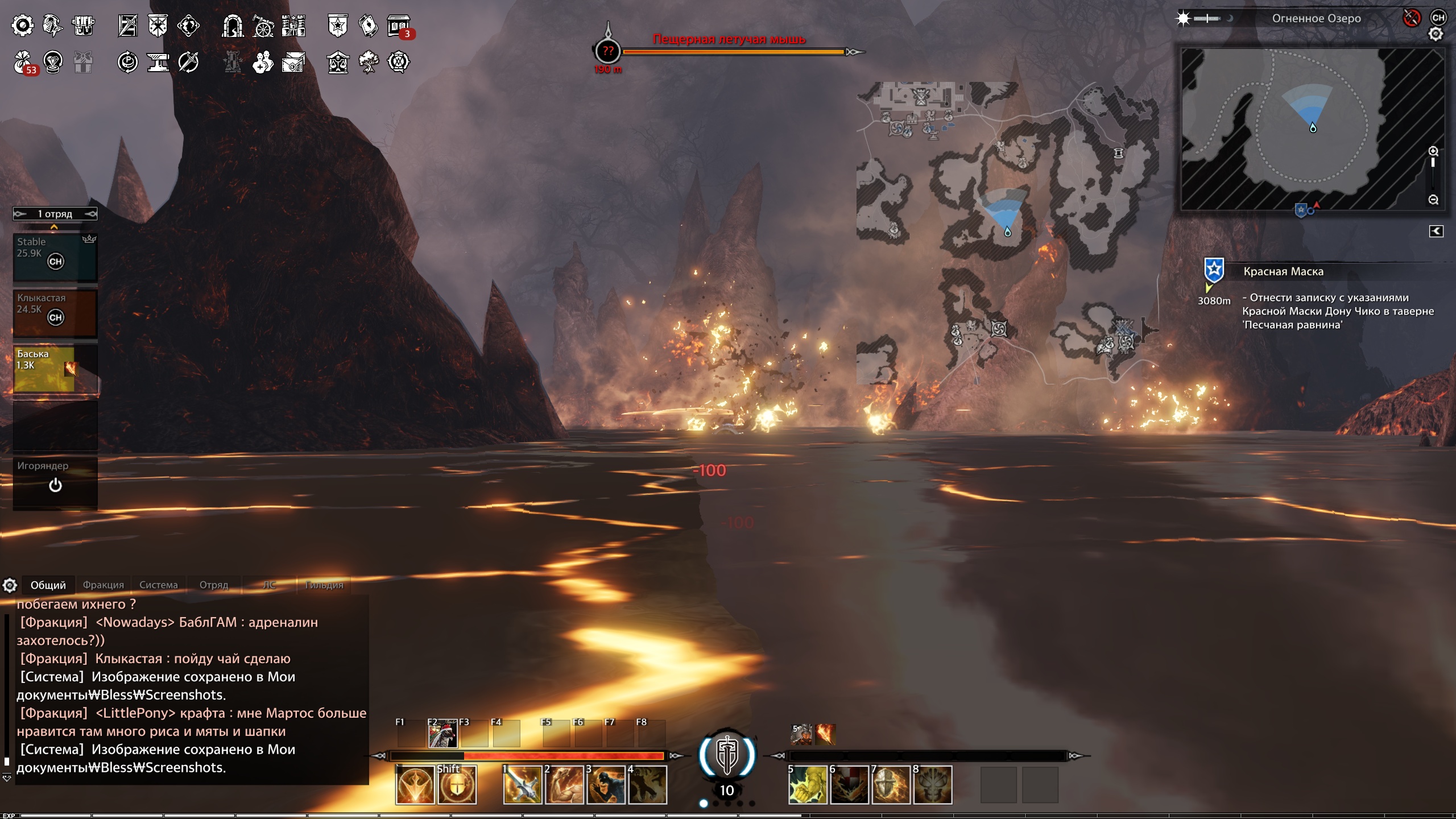Activate the sword skill in slot 1

(522, 785)
